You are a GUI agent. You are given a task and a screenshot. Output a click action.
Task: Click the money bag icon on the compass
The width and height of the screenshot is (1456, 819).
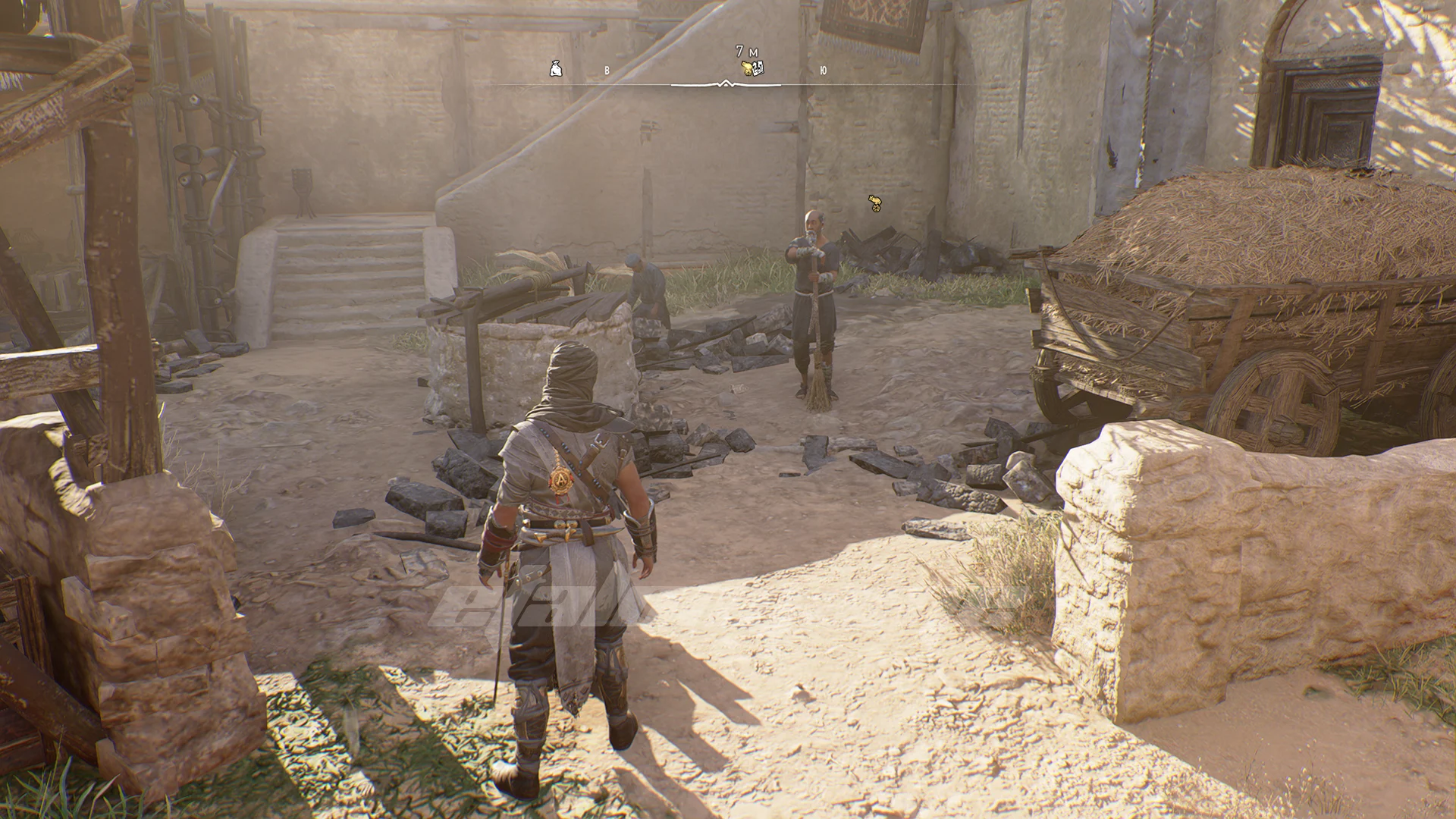click(556, 70)
